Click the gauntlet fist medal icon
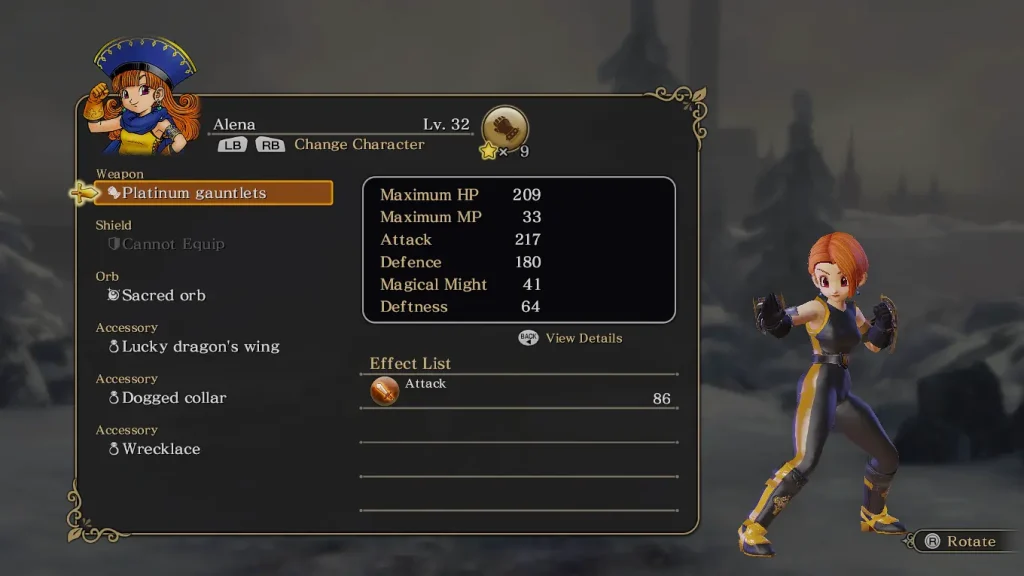 click(x=505, y=128)
